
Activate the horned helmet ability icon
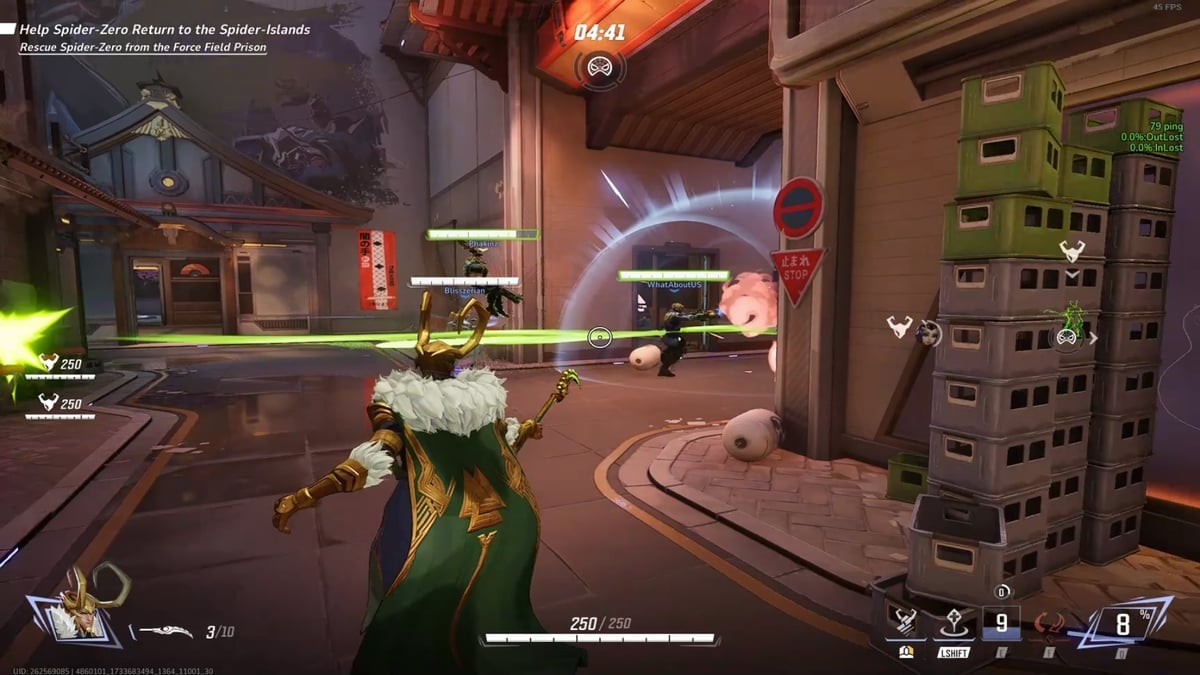(906, 624)
